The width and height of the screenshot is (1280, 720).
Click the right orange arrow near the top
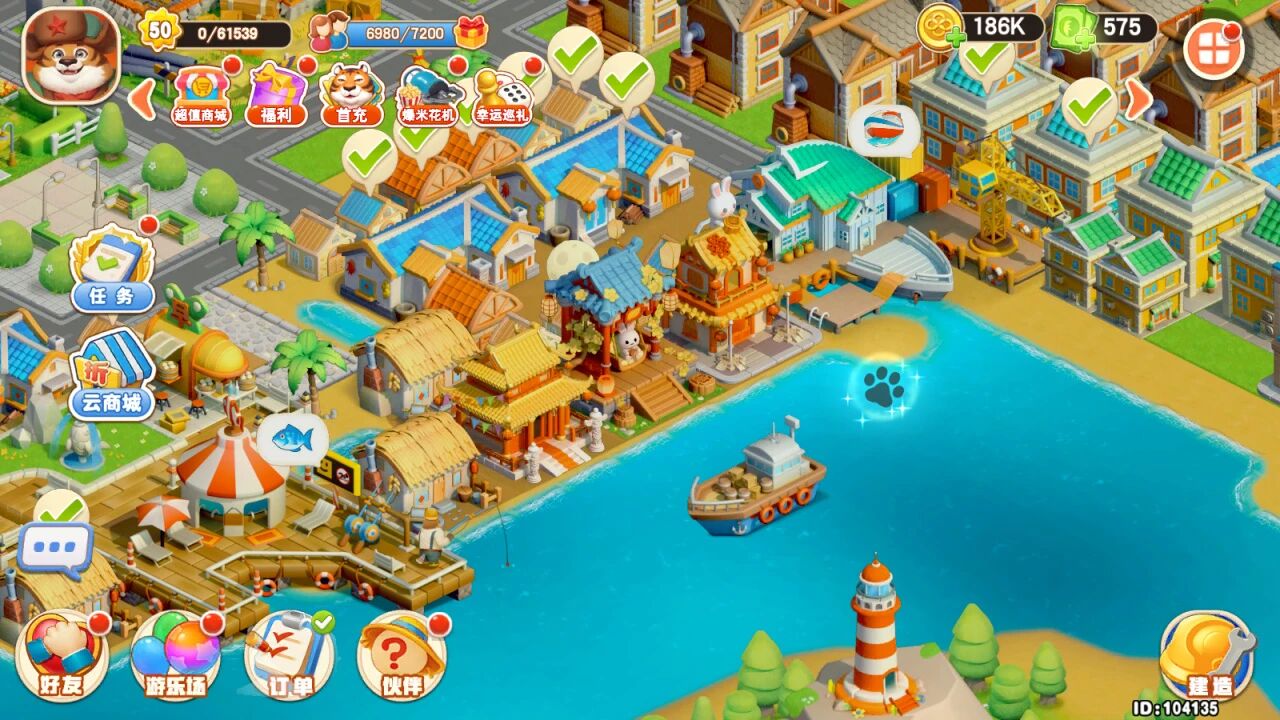click(1136, 98)
